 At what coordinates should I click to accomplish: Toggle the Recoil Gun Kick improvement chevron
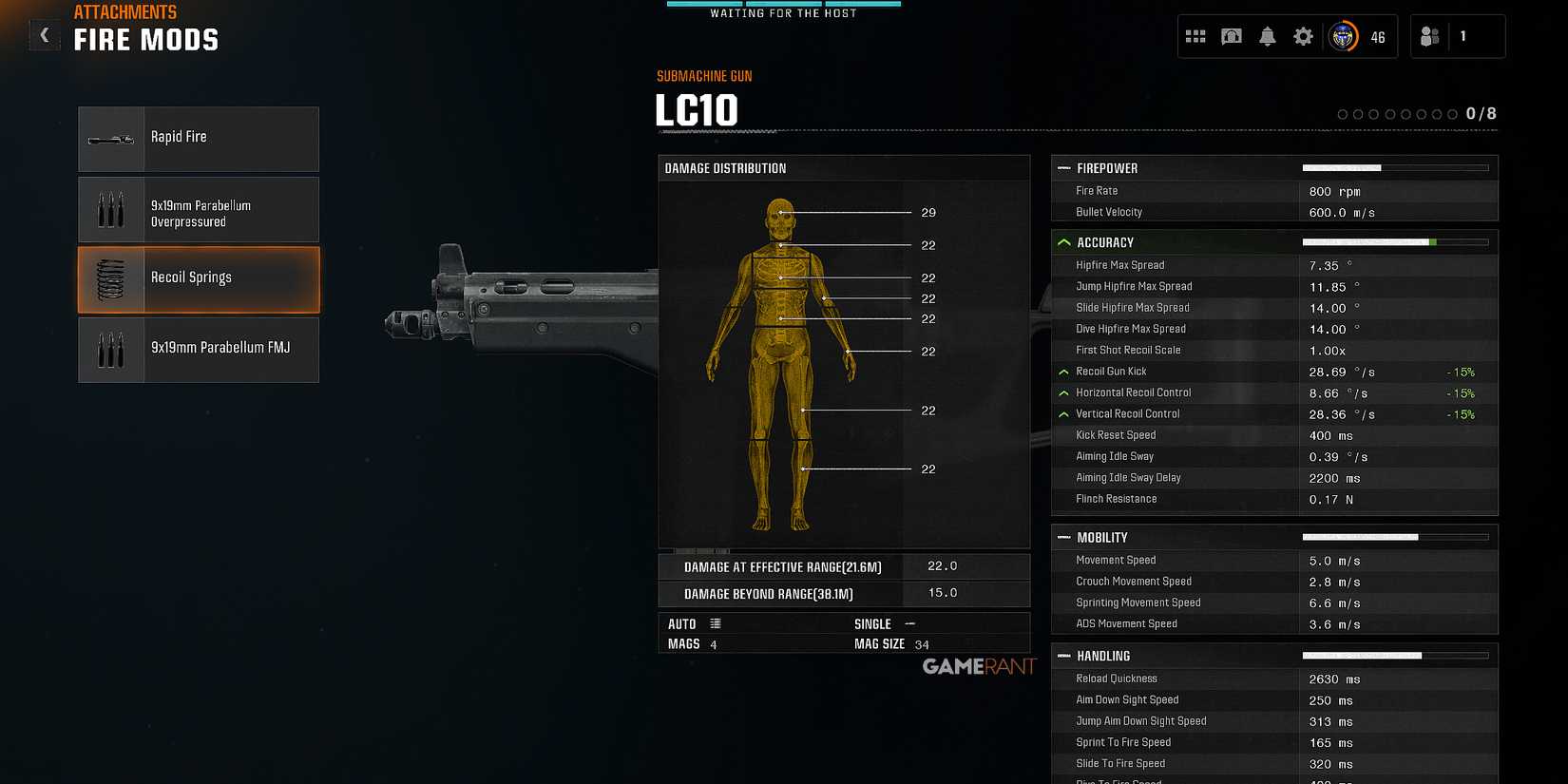pos(1063,372)
